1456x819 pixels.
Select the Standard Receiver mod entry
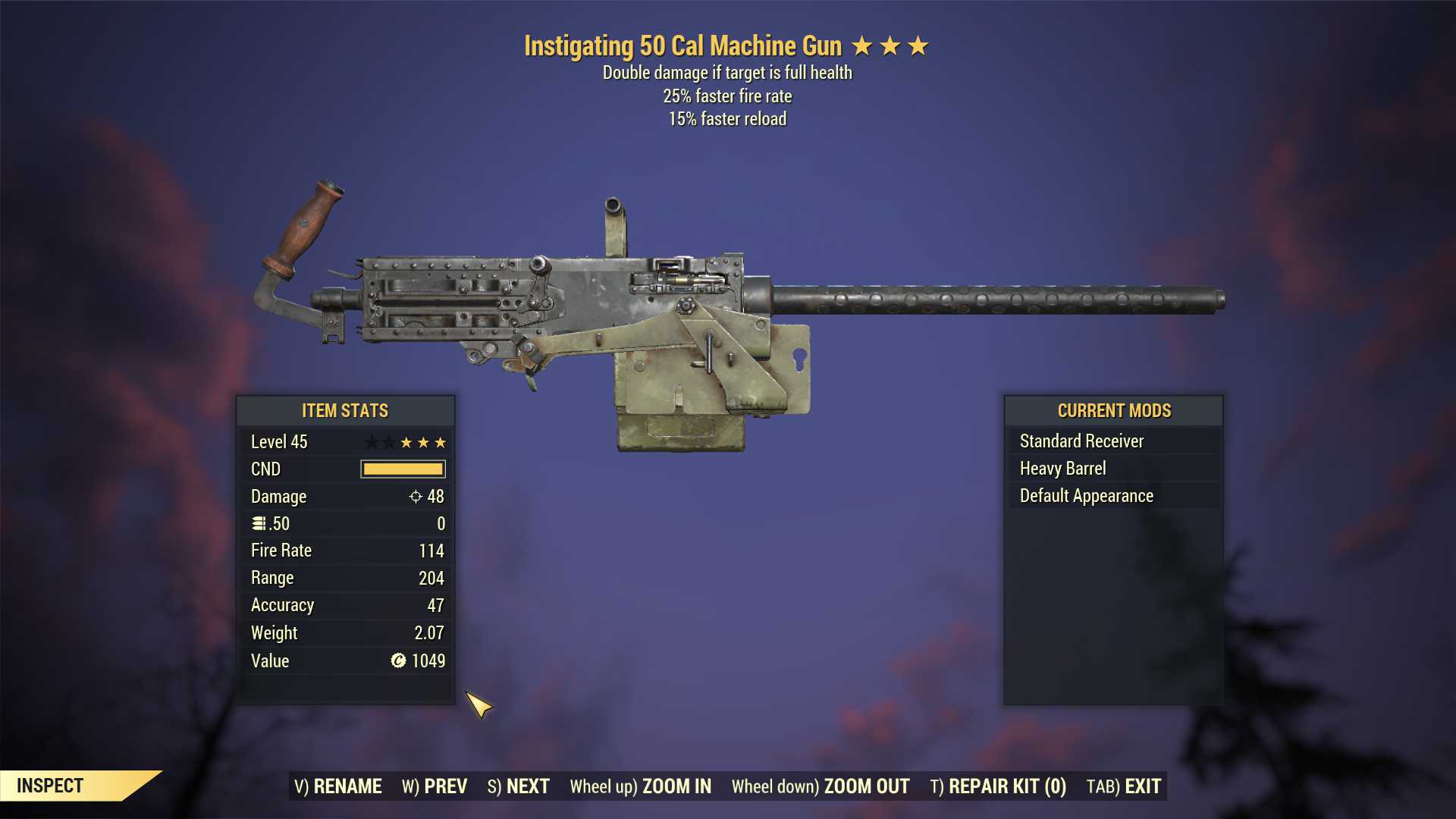pos(1082,441)
